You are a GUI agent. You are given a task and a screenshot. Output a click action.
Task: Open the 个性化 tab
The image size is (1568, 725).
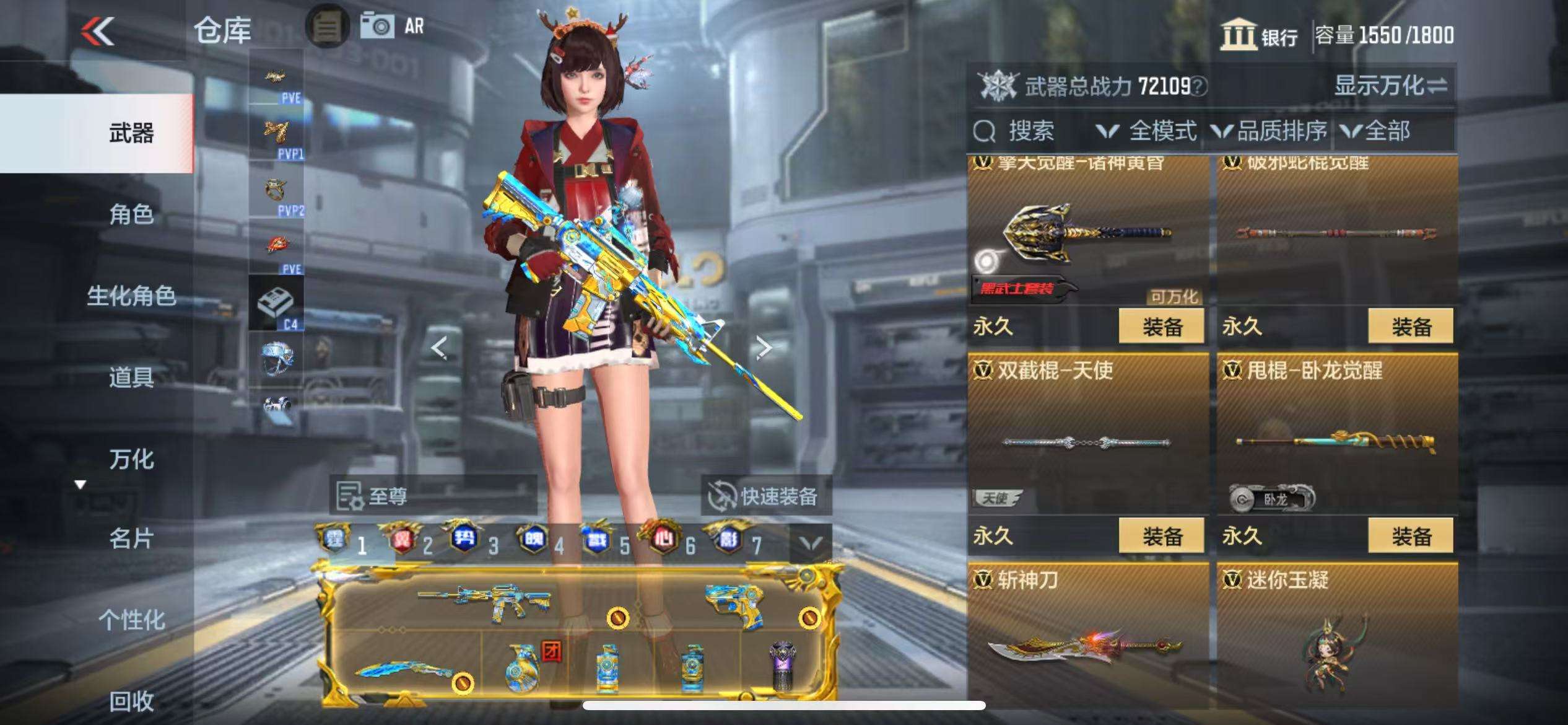tap(131, 619)
